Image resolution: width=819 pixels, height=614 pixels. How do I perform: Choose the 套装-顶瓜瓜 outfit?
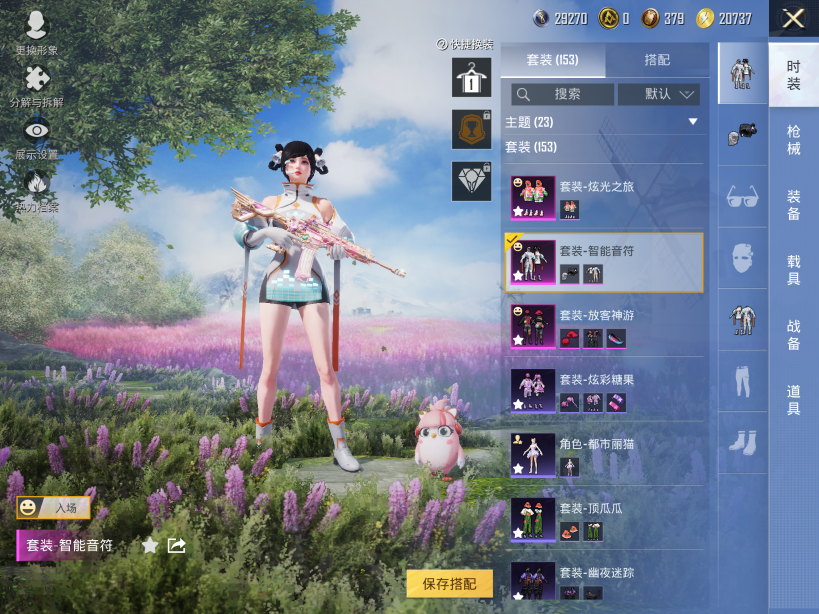(604, 519)
